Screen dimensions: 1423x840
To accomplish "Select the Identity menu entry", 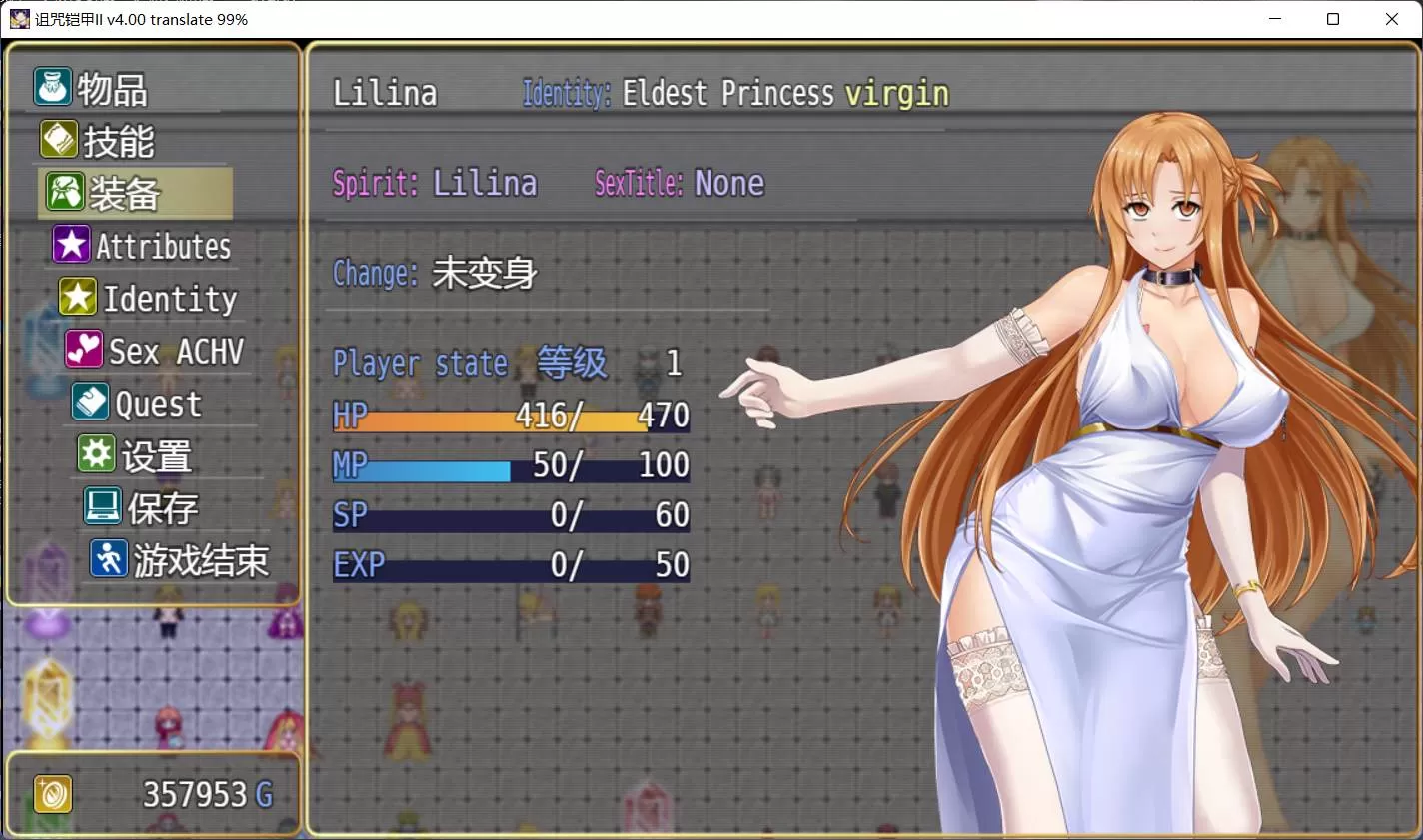I will click(x=169, y=298).
